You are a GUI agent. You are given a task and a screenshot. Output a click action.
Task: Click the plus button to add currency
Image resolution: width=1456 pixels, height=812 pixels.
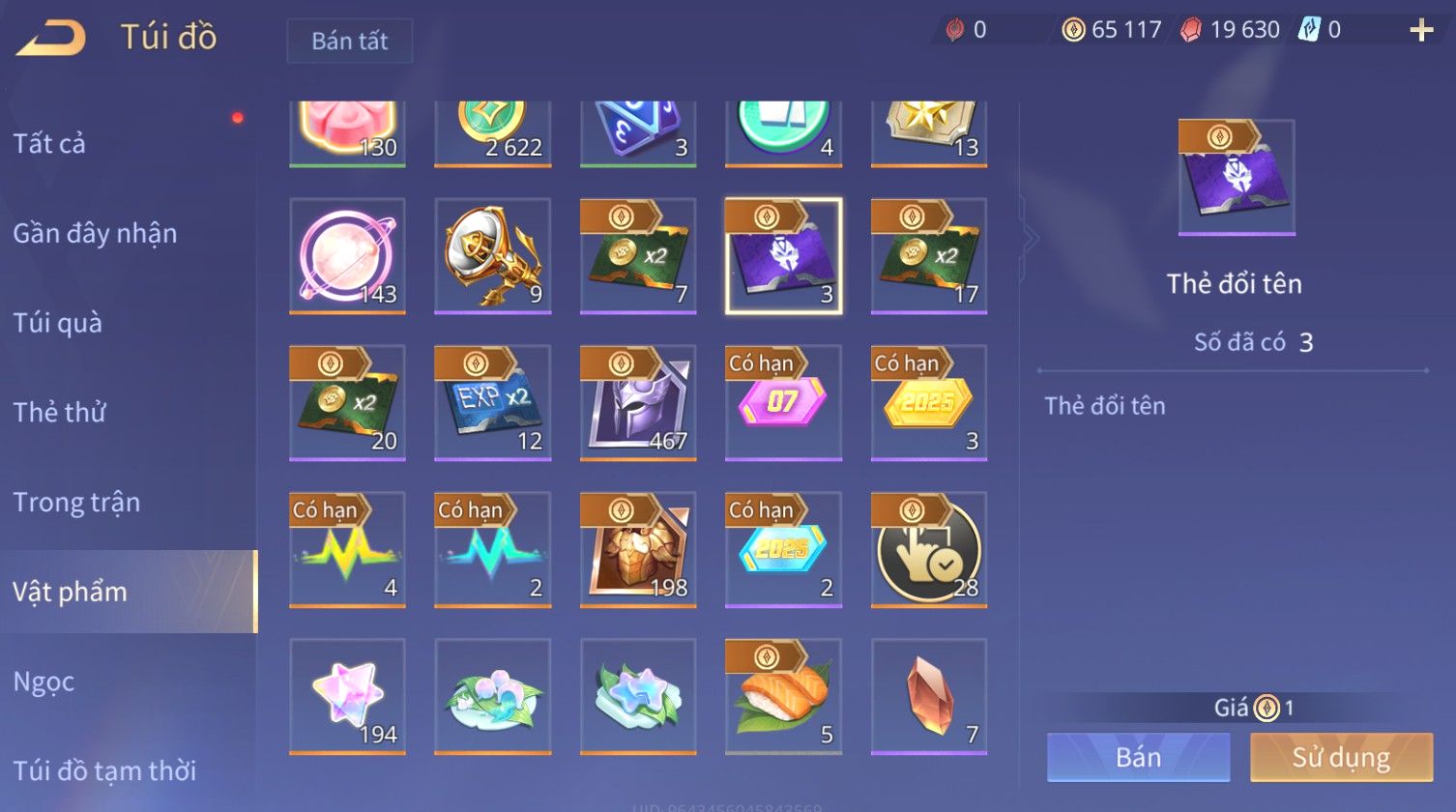(1421, 30)
